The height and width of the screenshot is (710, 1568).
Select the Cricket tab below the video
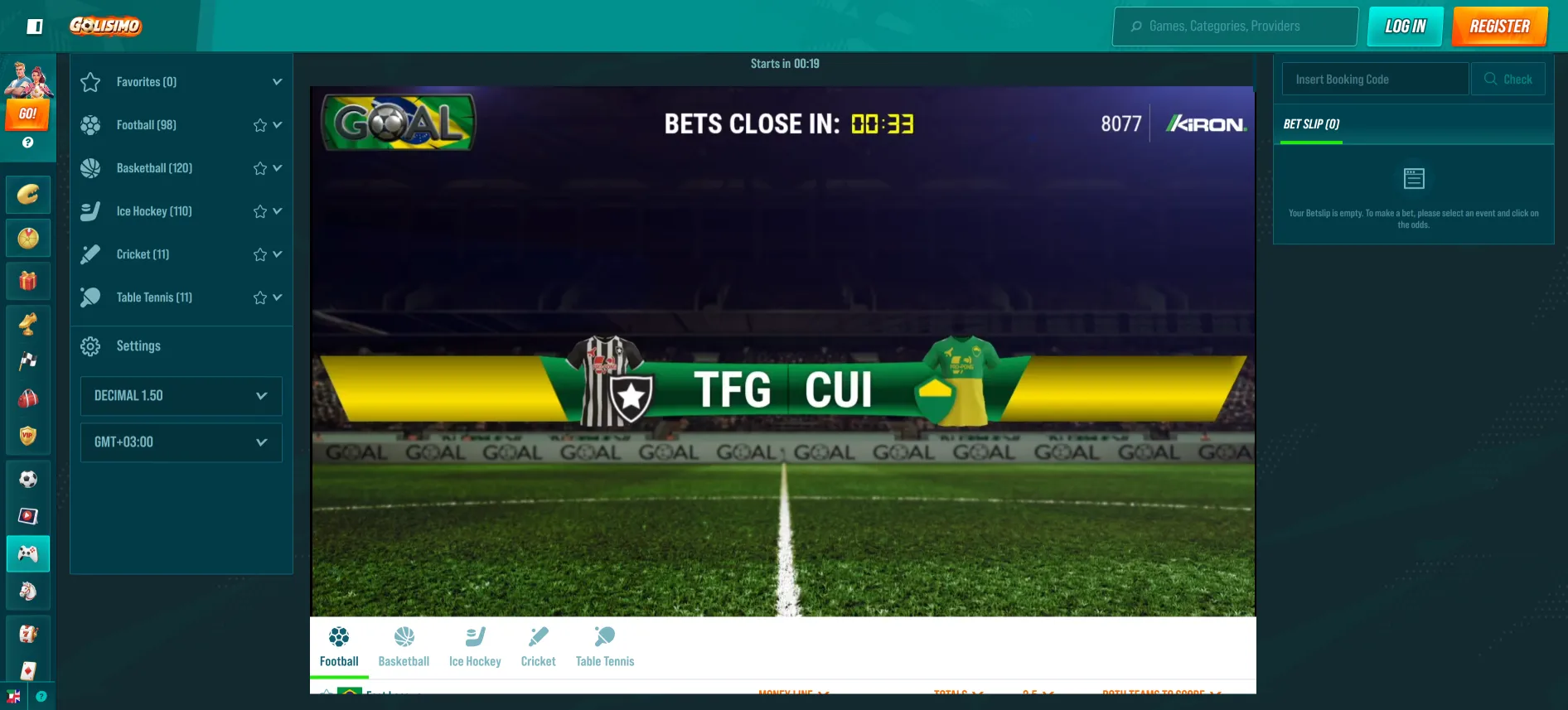538,646
